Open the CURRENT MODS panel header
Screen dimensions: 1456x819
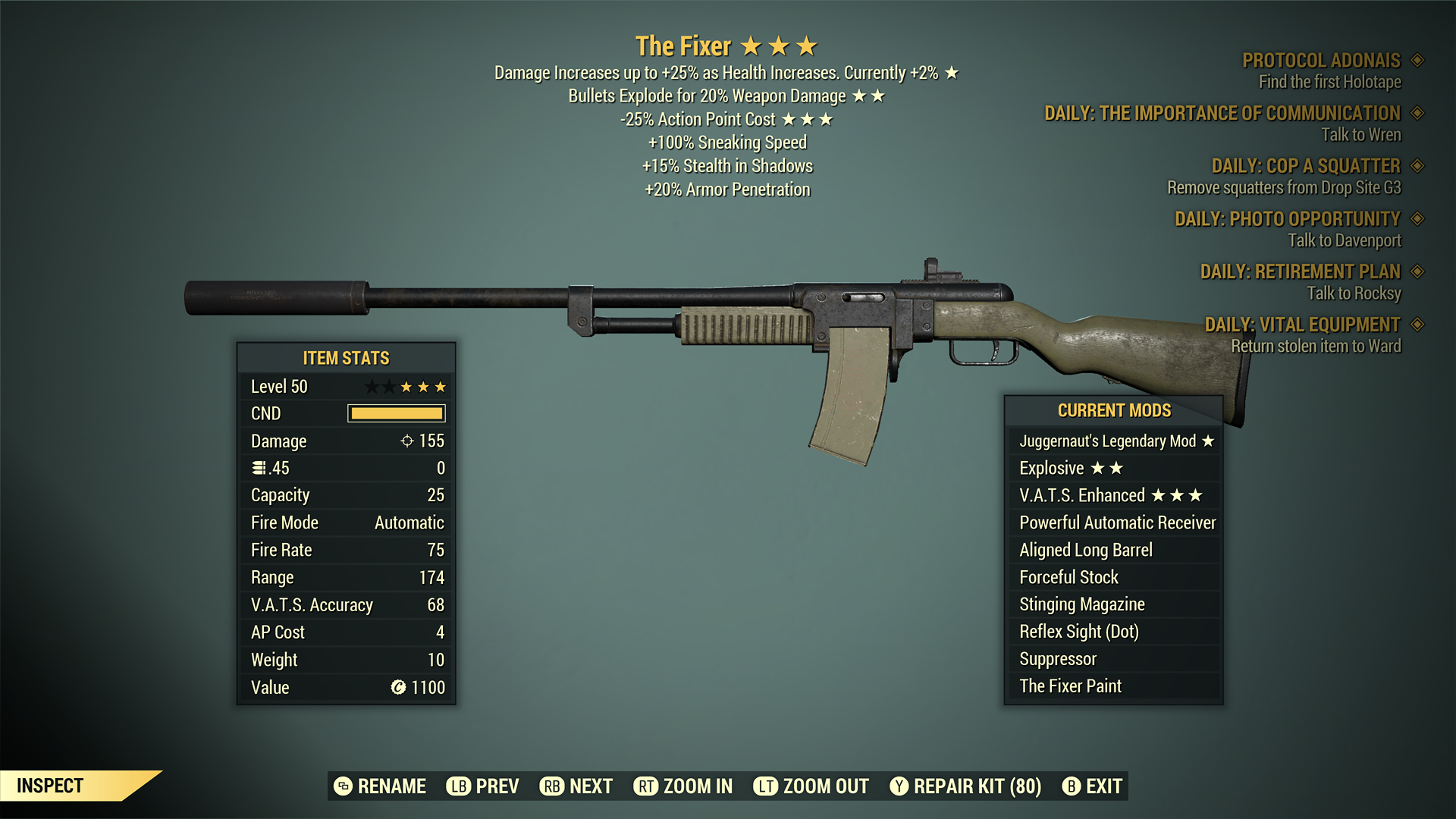coord(1115,410)
